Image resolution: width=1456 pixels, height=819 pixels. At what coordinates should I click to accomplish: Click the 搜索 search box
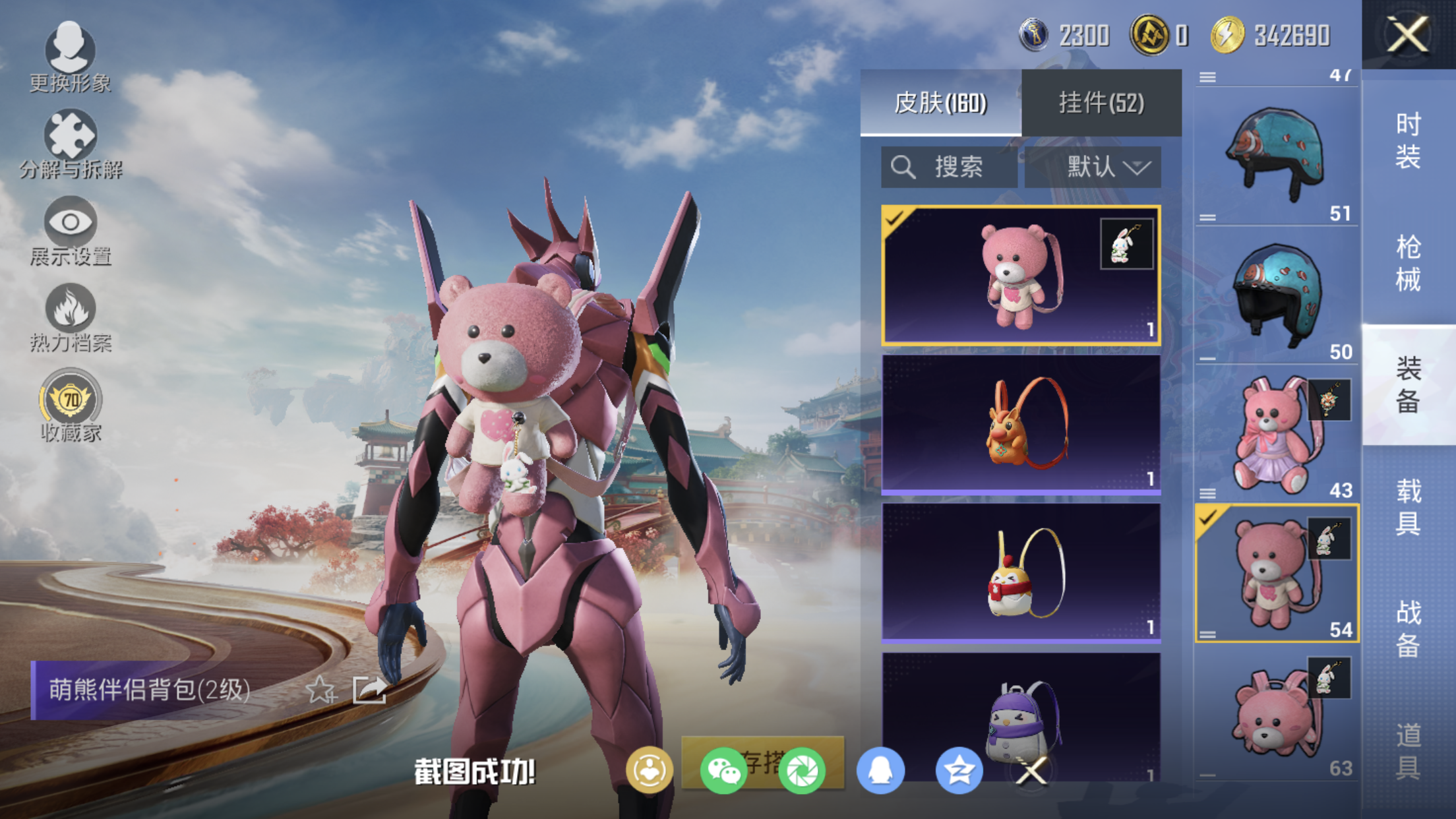[x=948, y=167]
